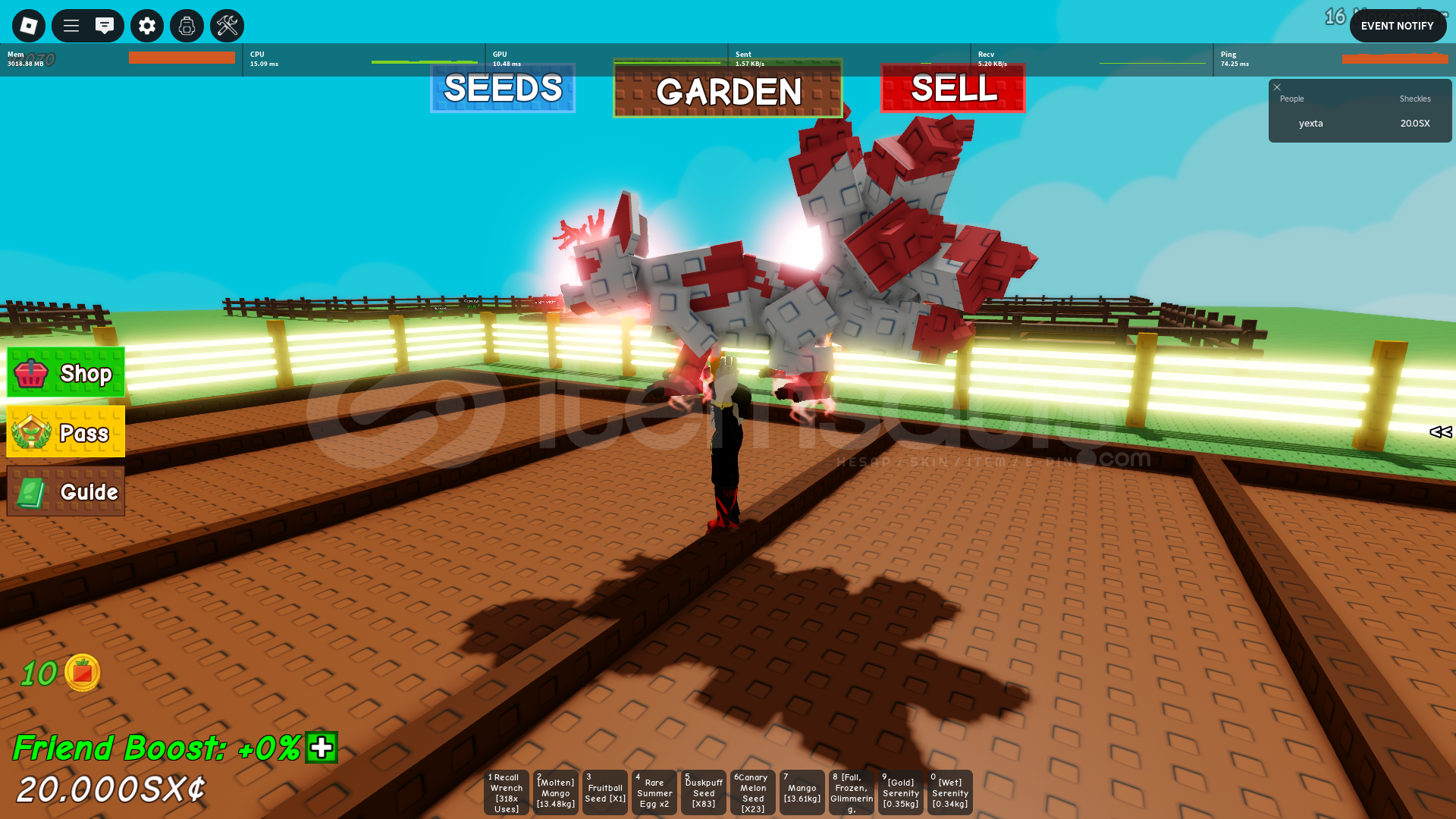The image size is (1456, 819).
Task: Open the chat bubble icon
Action: click(105, 25)
